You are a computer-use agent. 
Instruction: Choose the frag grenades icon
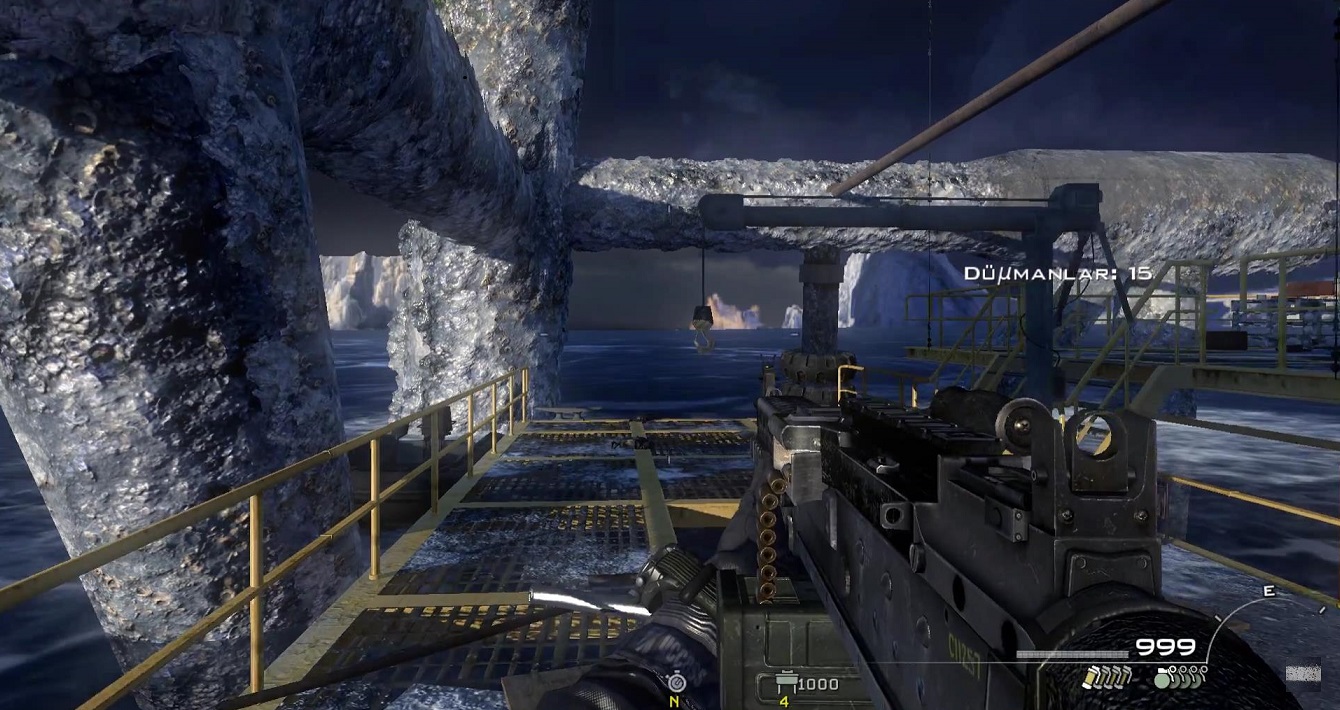click(1179, 677)
